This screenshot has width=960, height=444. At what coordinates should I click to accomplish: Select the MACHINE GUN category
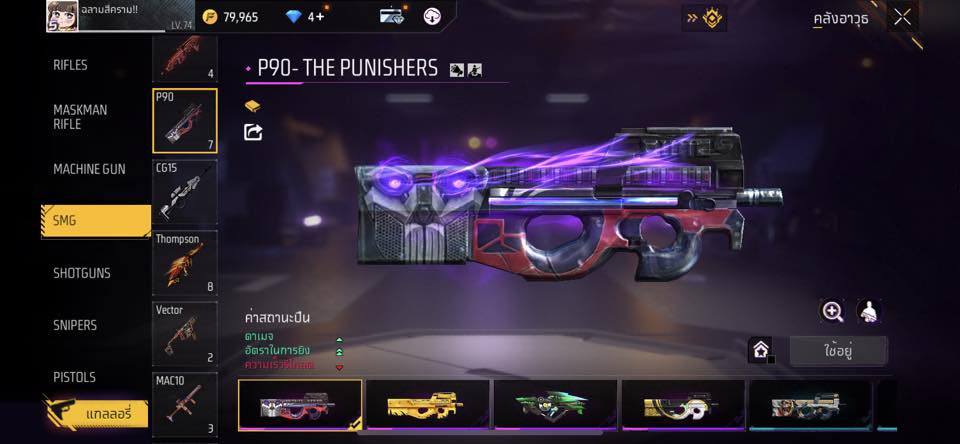[89, 169]
